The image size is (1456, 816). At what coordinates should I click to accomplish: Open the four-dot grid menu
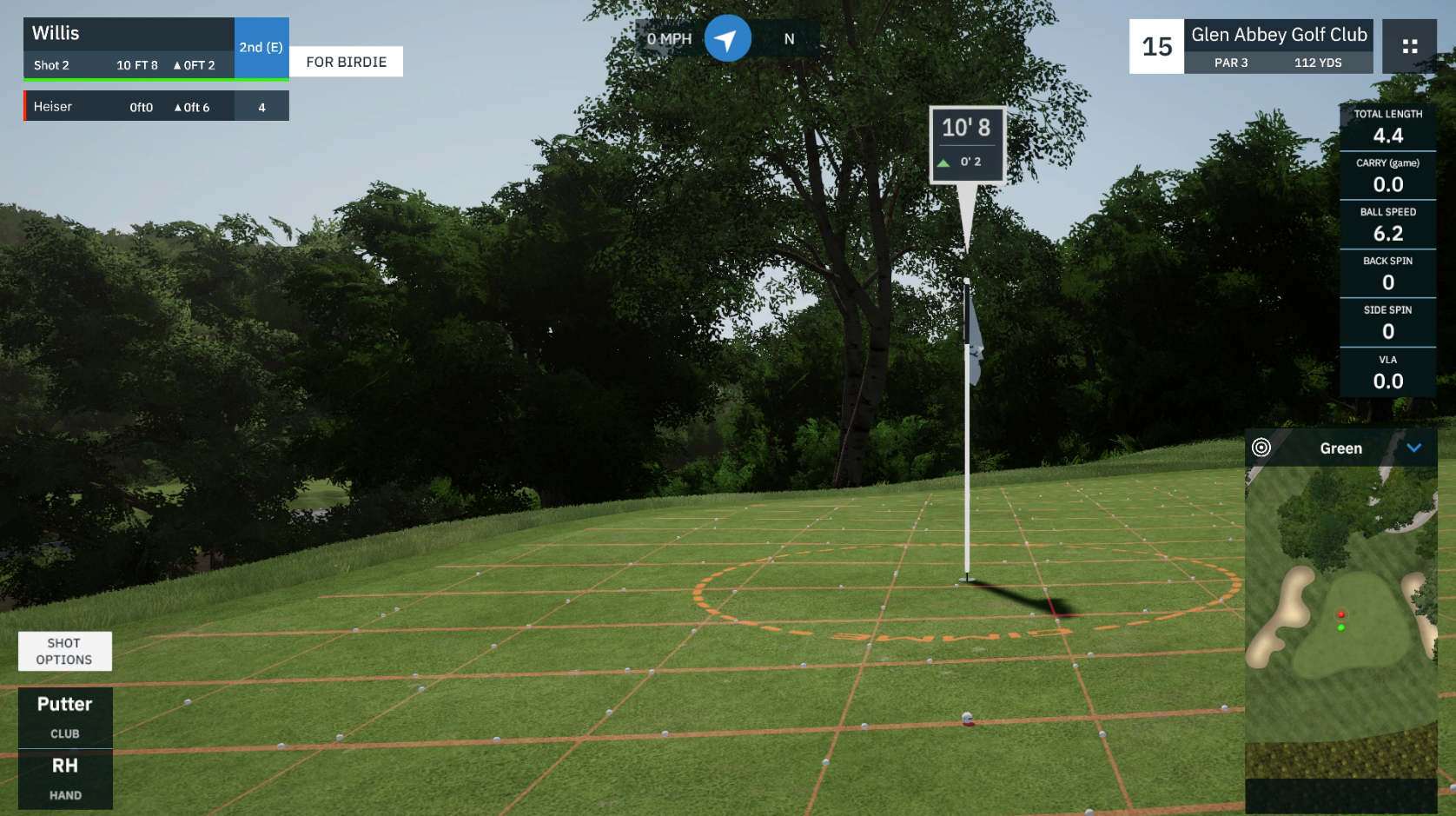point(1409,46)
